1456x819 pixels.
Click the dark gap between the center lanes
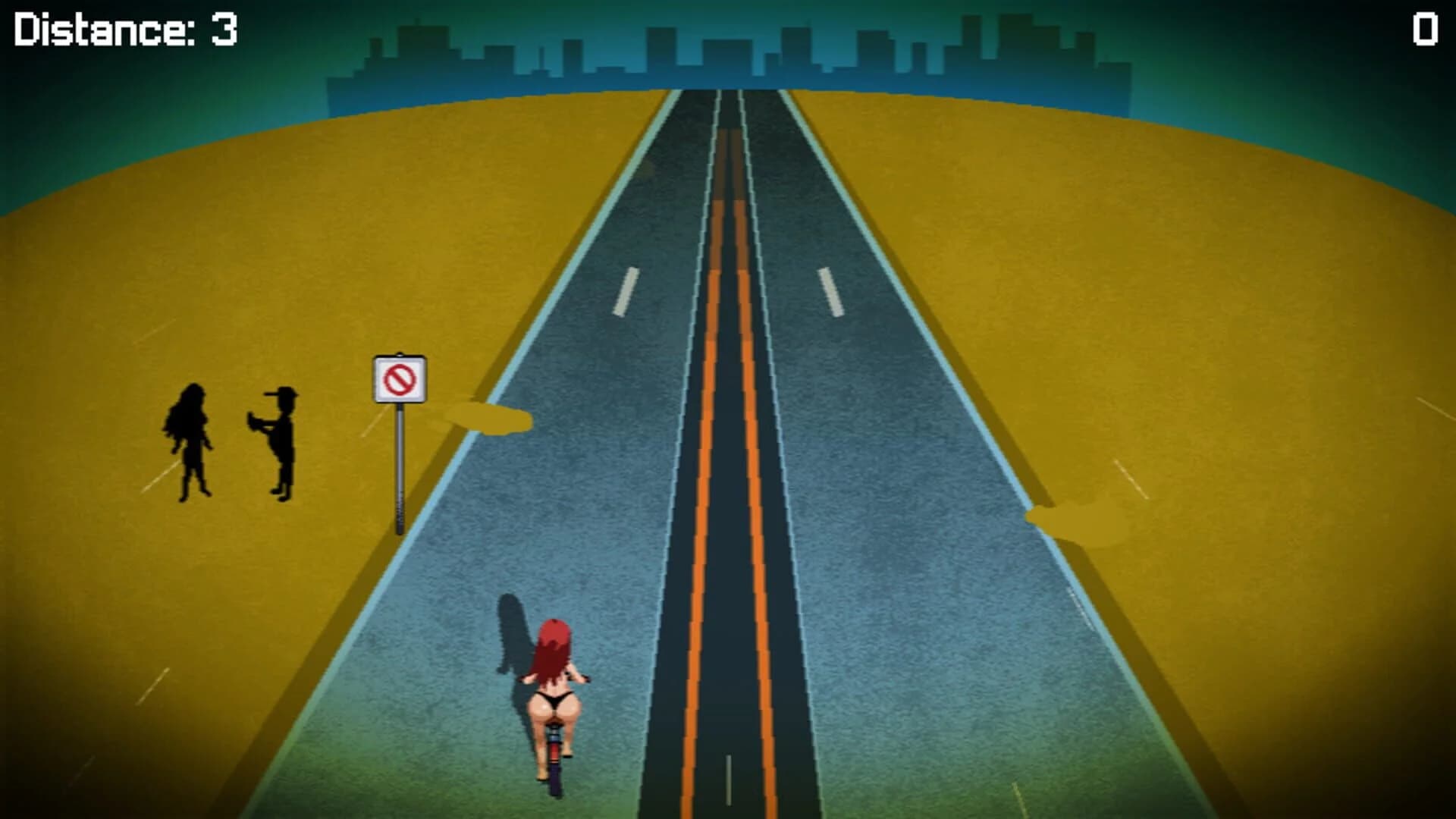(x=728, y=379)
